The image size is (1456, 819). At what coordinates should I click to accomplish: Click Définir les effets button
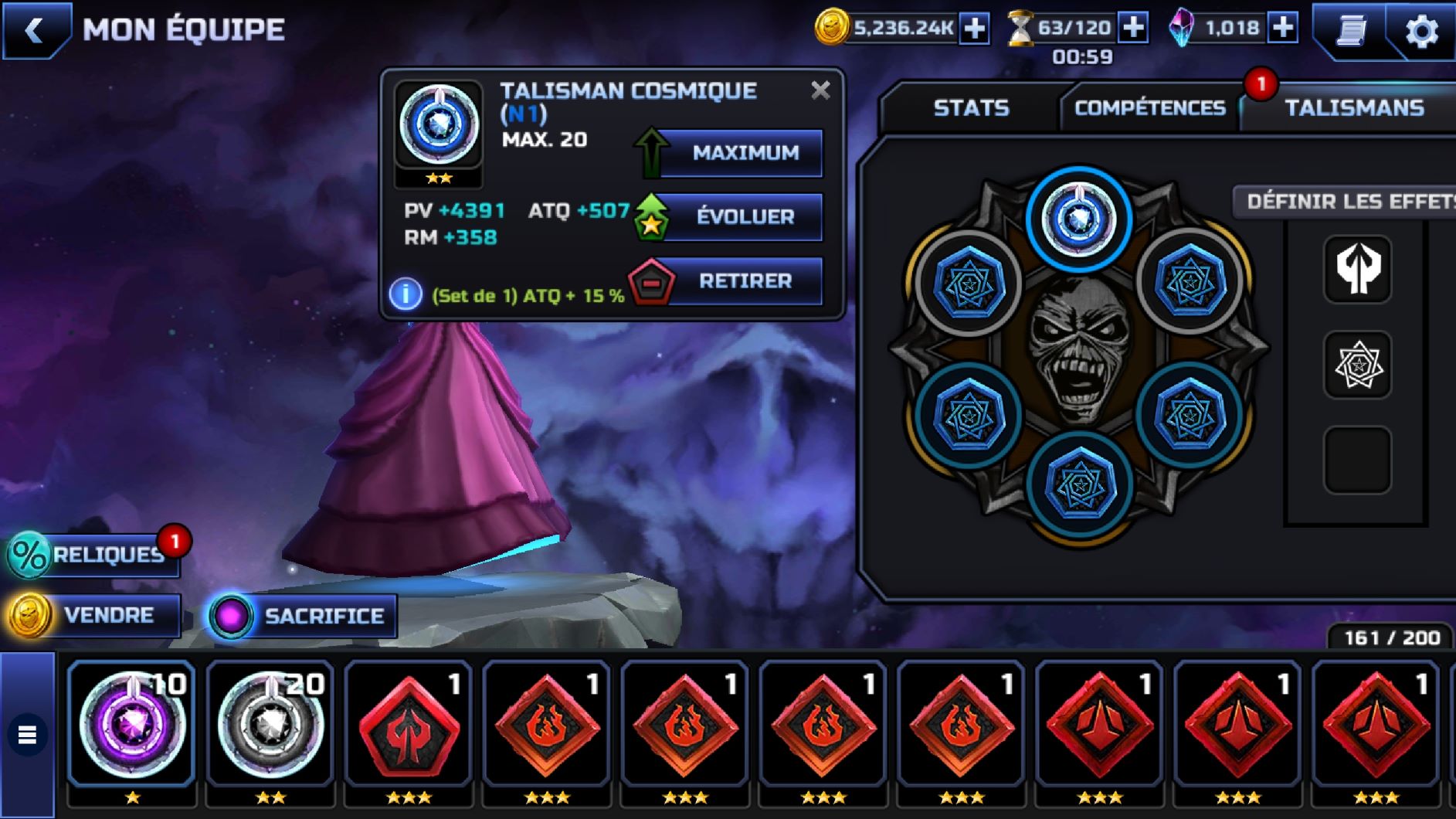tap(1348, 202)
